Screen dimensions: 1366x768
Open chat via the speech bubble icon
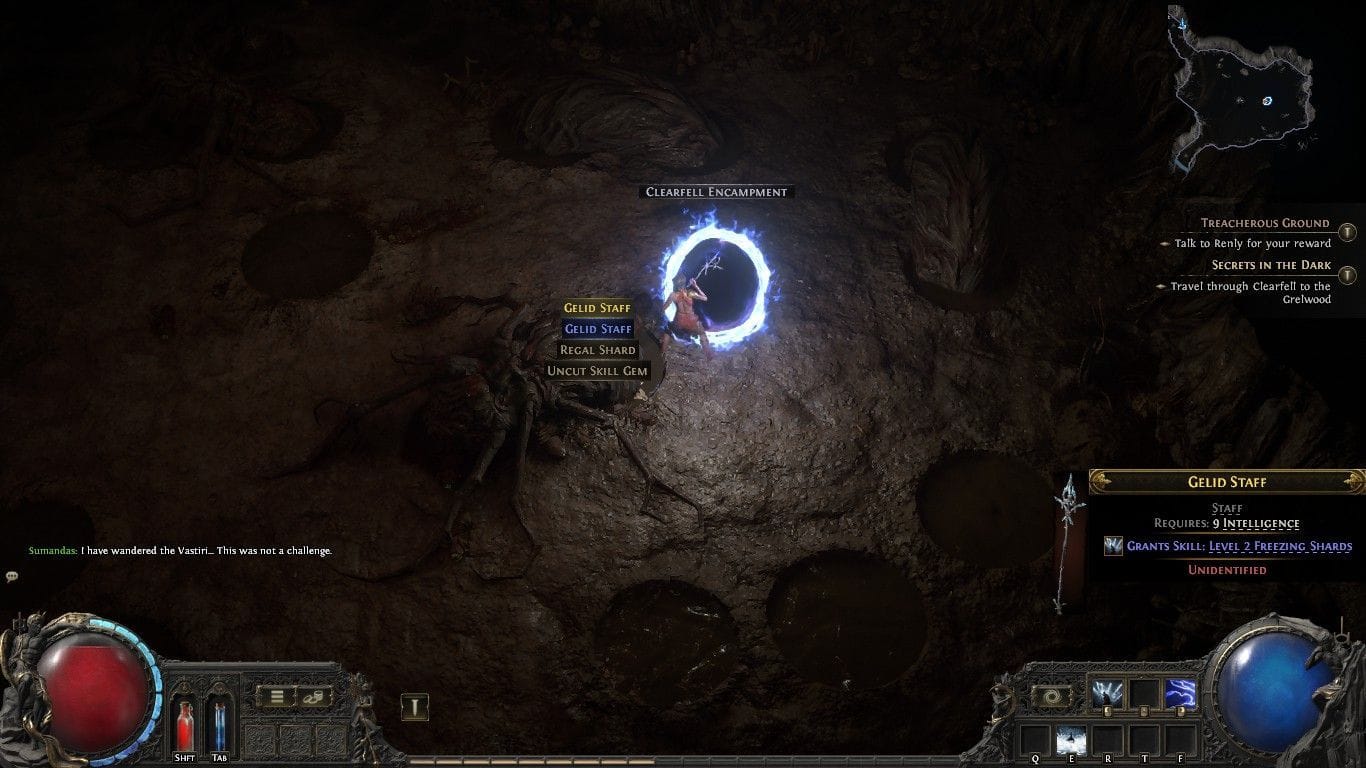pyautogui.click(x=12, y=575)
